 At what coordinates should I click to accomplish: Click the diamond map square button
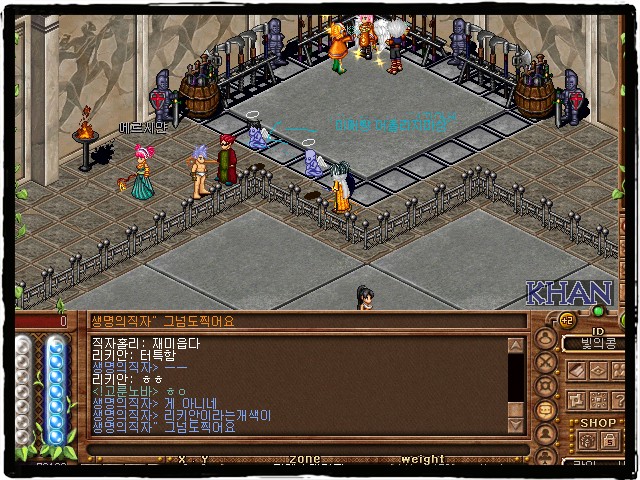[x=596, y=372]
